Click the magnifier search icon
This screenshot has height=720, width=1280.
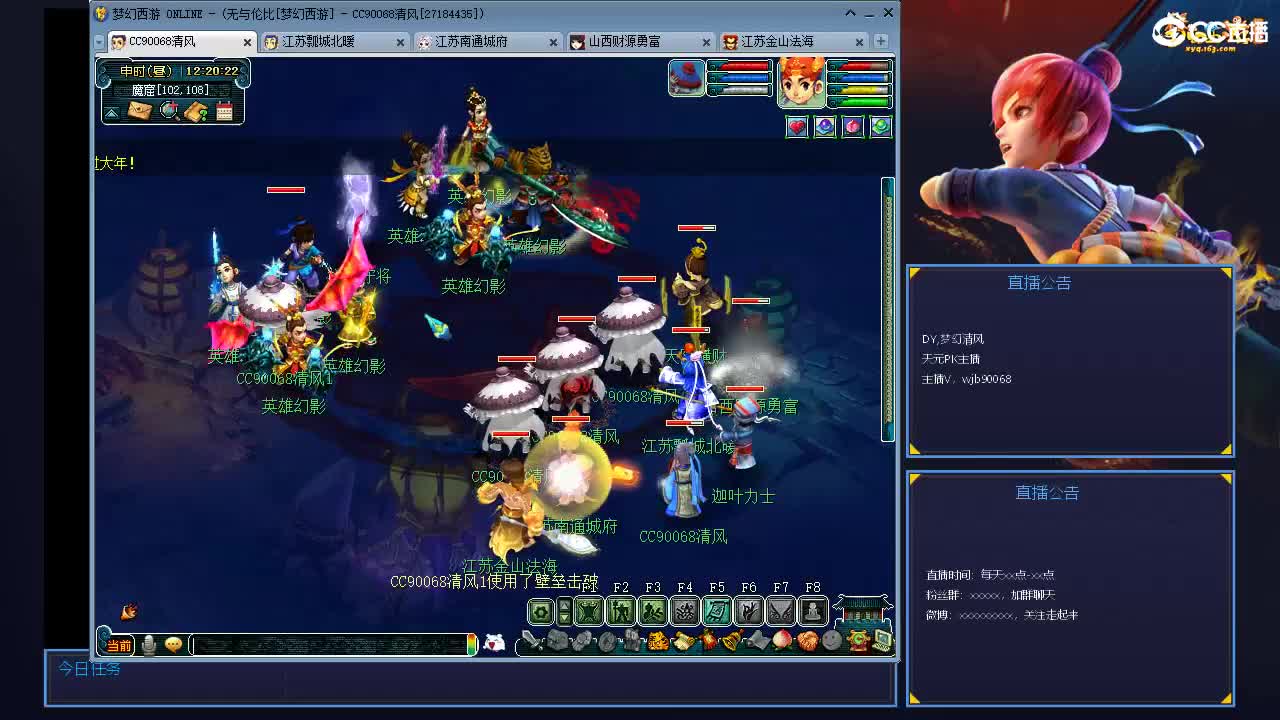(x=168, y=110)
